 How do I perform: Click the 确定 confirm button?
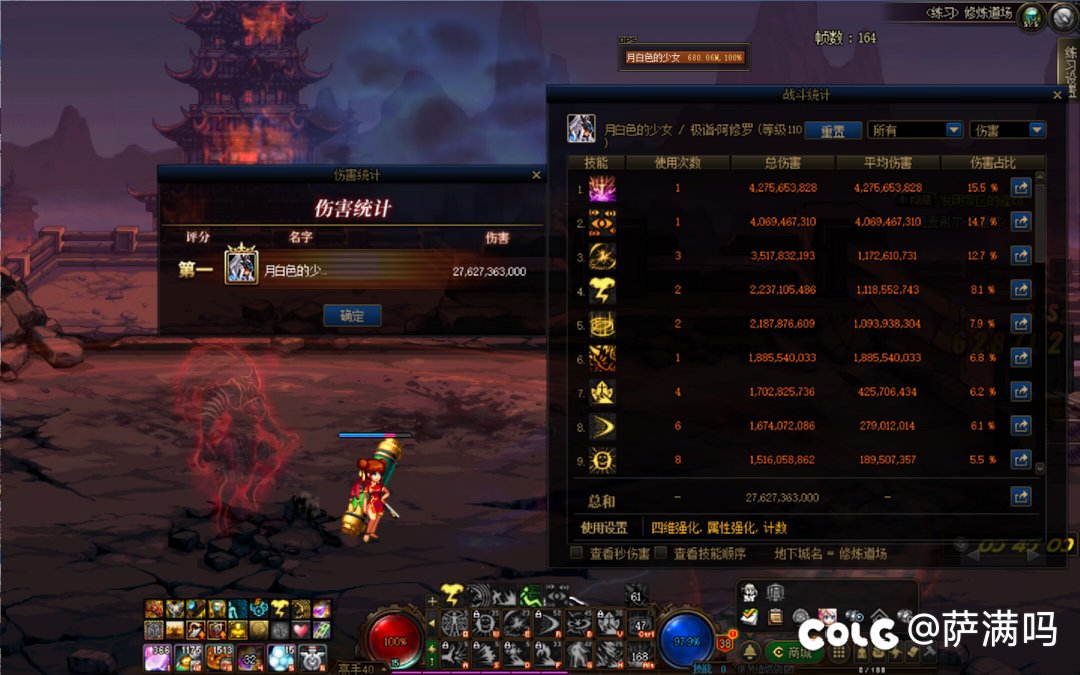(352, 316)
